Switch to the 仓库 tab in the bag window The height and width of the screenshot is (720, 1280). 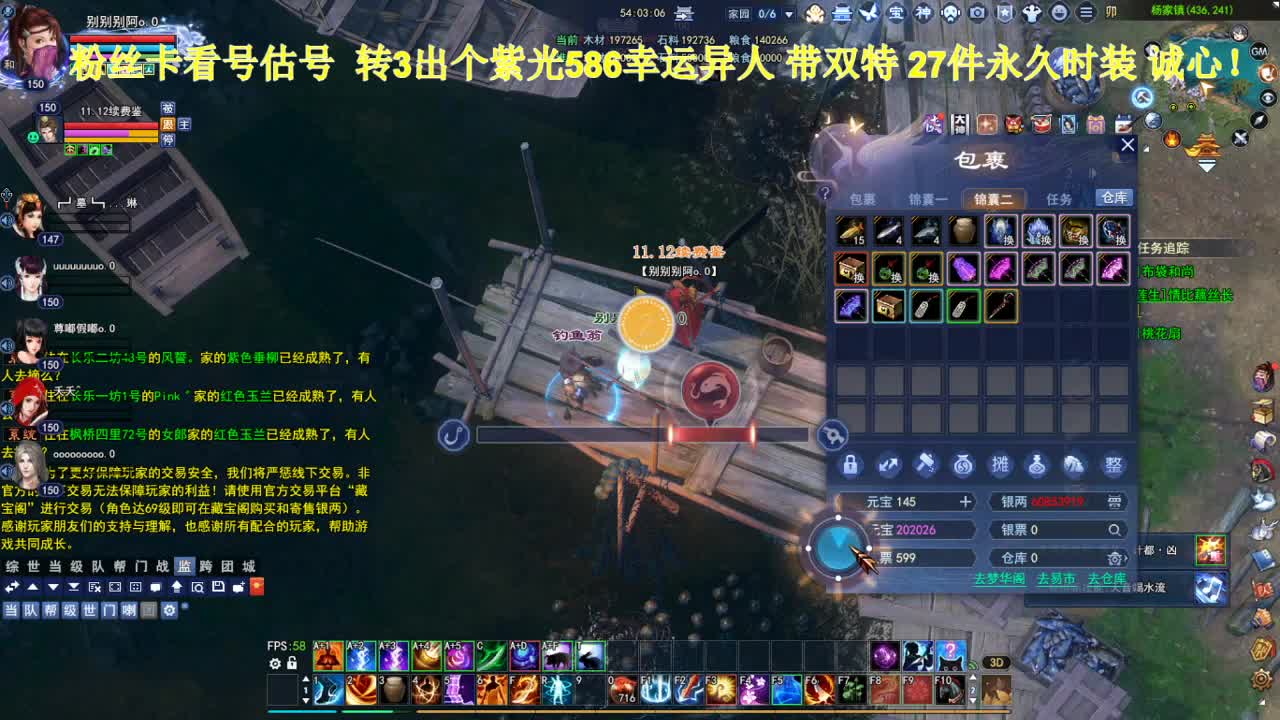click(x=1114, y=198)
